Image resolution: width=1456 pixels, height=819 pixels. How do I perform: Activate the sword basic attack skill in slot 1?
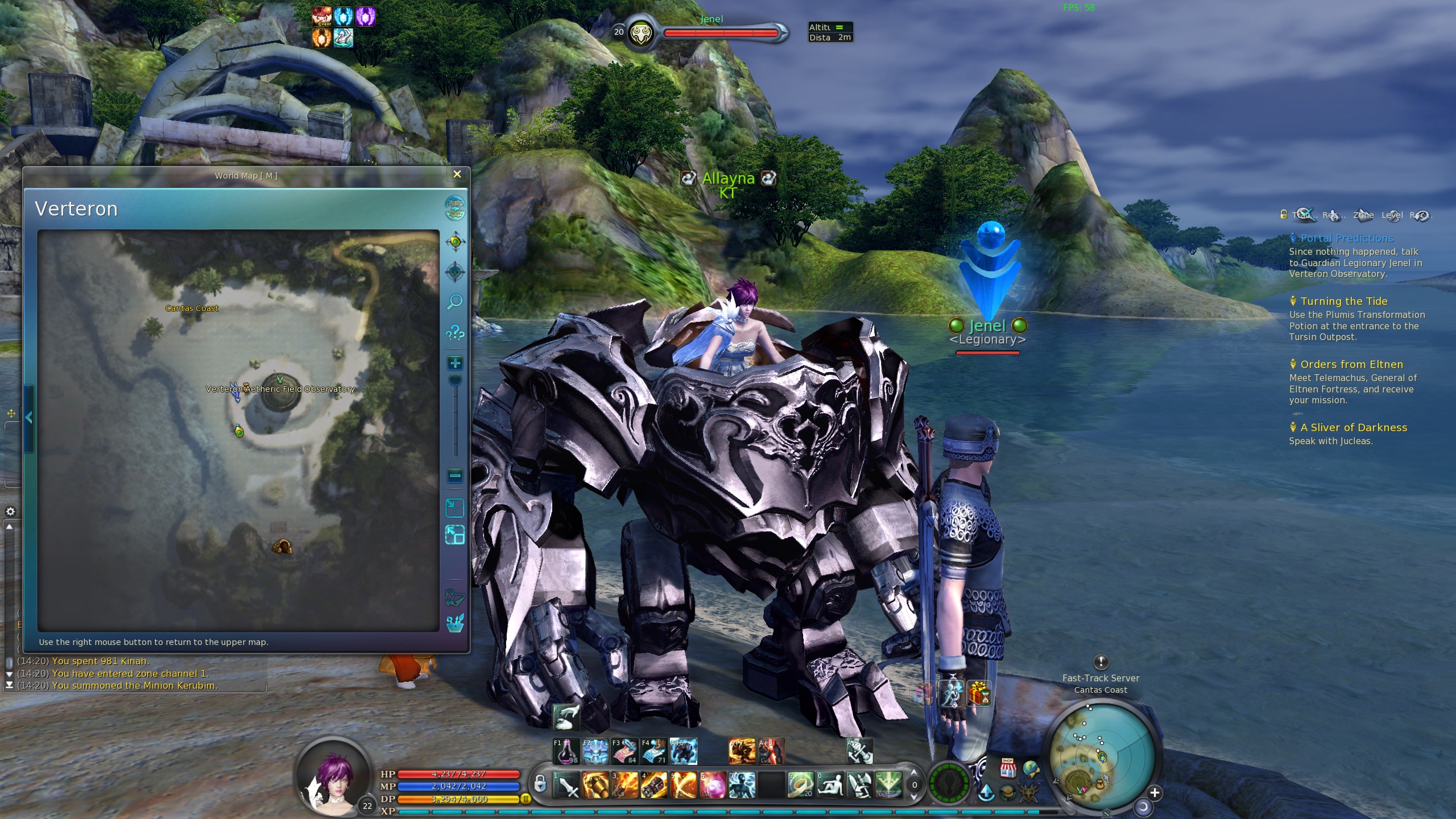point(566,785)
